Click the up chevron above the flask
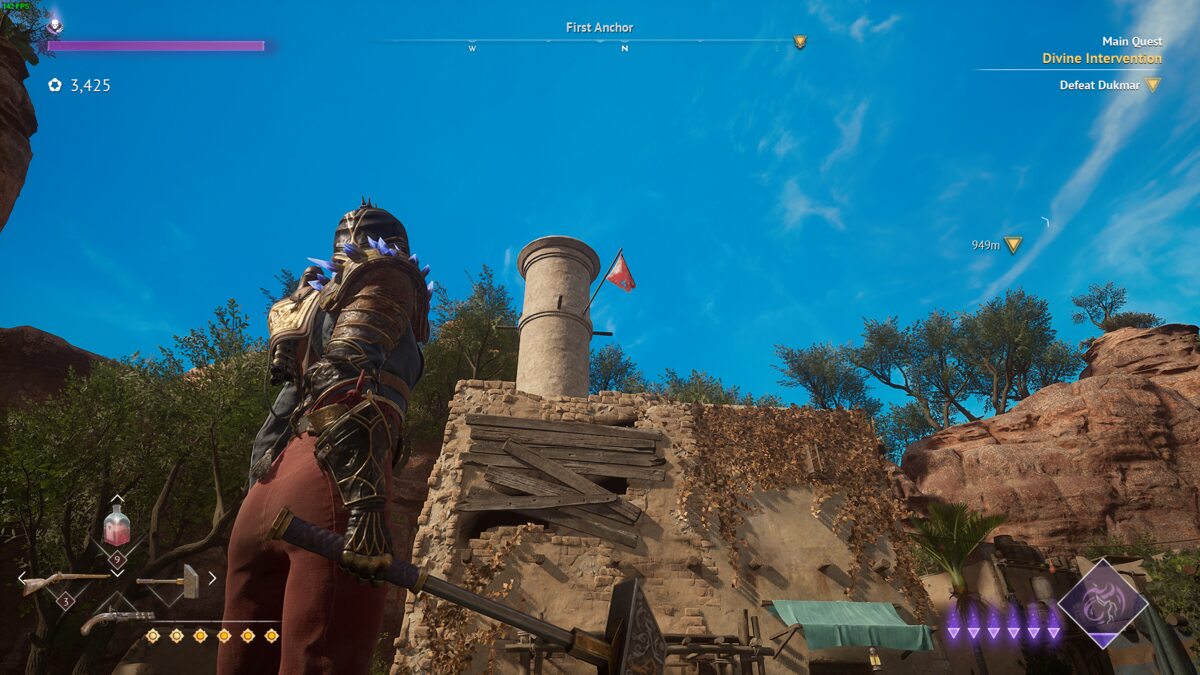 tap(117, 498)
